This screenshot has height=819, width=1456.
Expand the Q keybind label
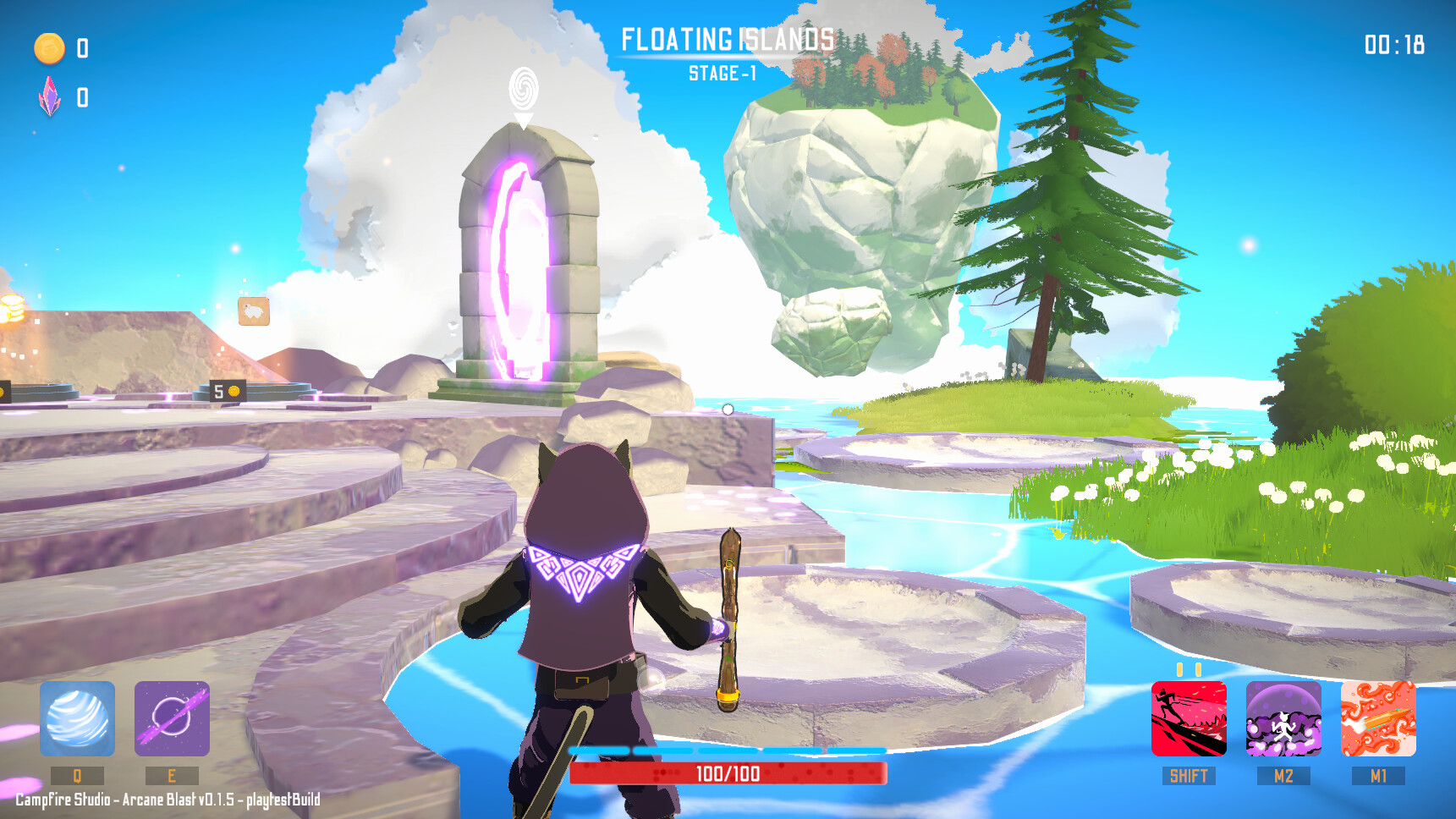pos(76,774)
